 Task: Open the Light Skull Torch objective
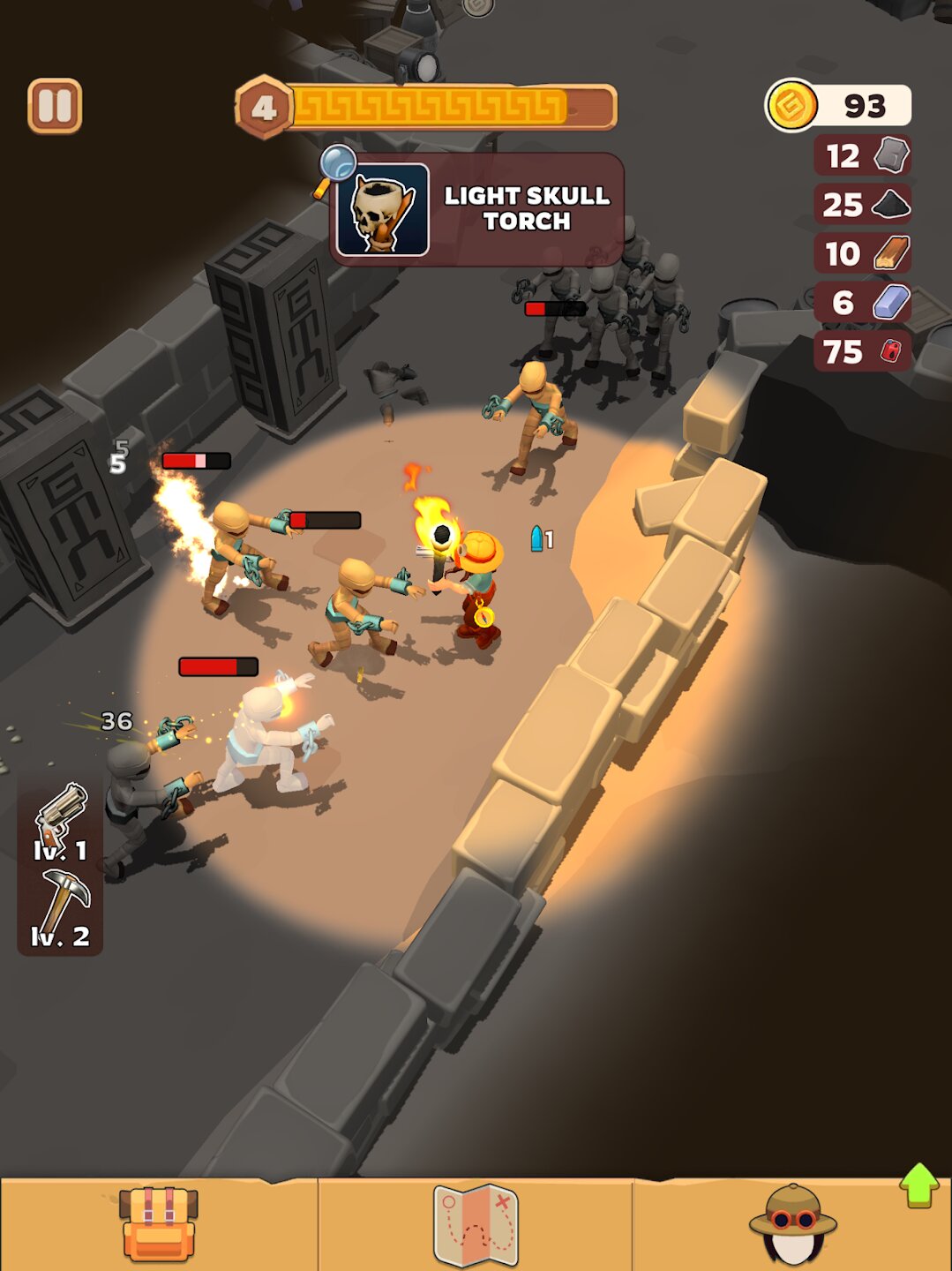pyautogui.click(x=476, y=209)
